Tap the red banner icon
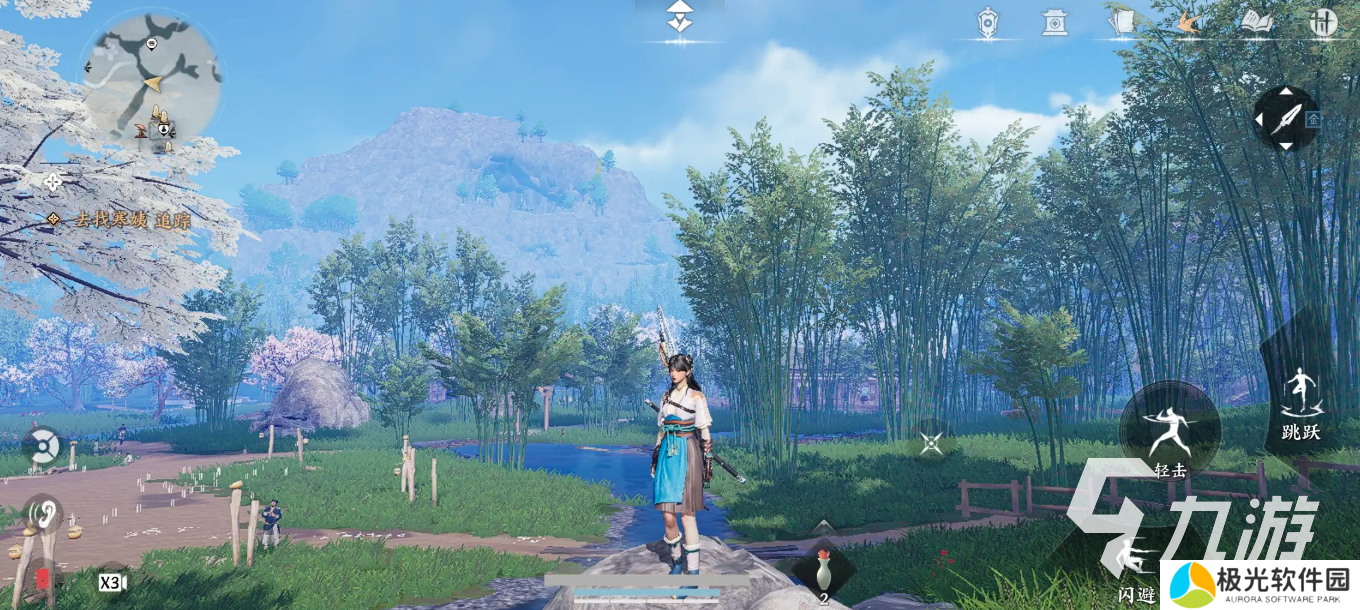Viewport: 1360px width, 610px height. tap(43, 580)
